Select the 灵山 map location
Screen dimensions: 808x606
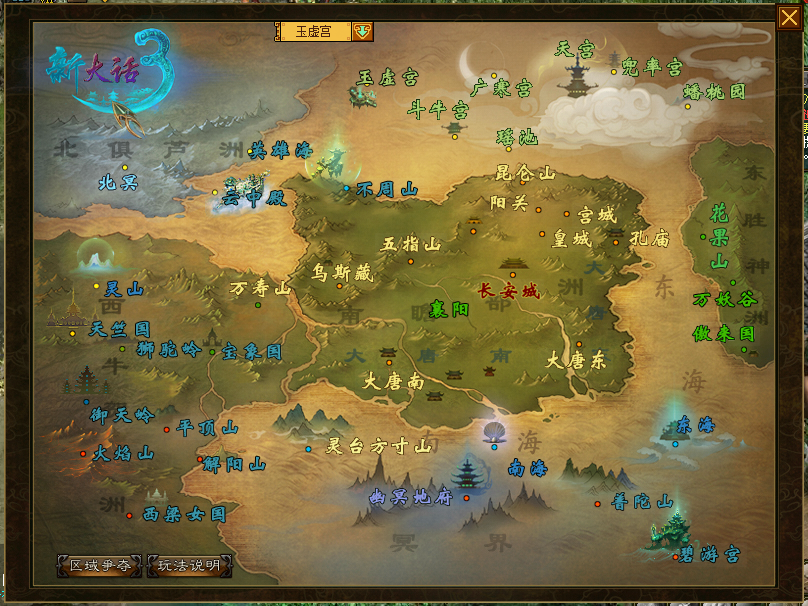click(124, 289)
